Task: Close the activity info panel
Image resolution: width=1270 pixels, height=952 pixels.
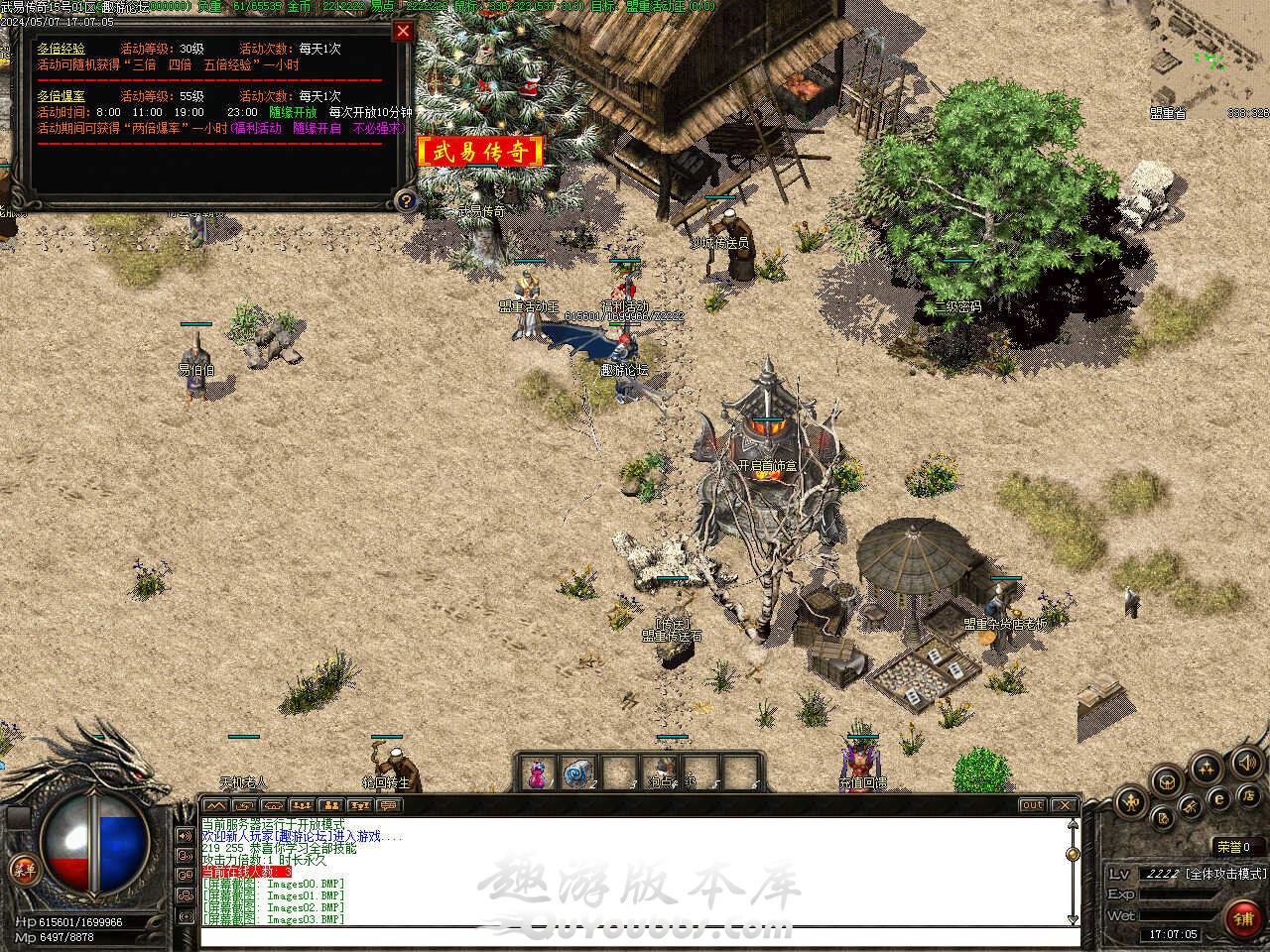Action: (x=403, y=31)
